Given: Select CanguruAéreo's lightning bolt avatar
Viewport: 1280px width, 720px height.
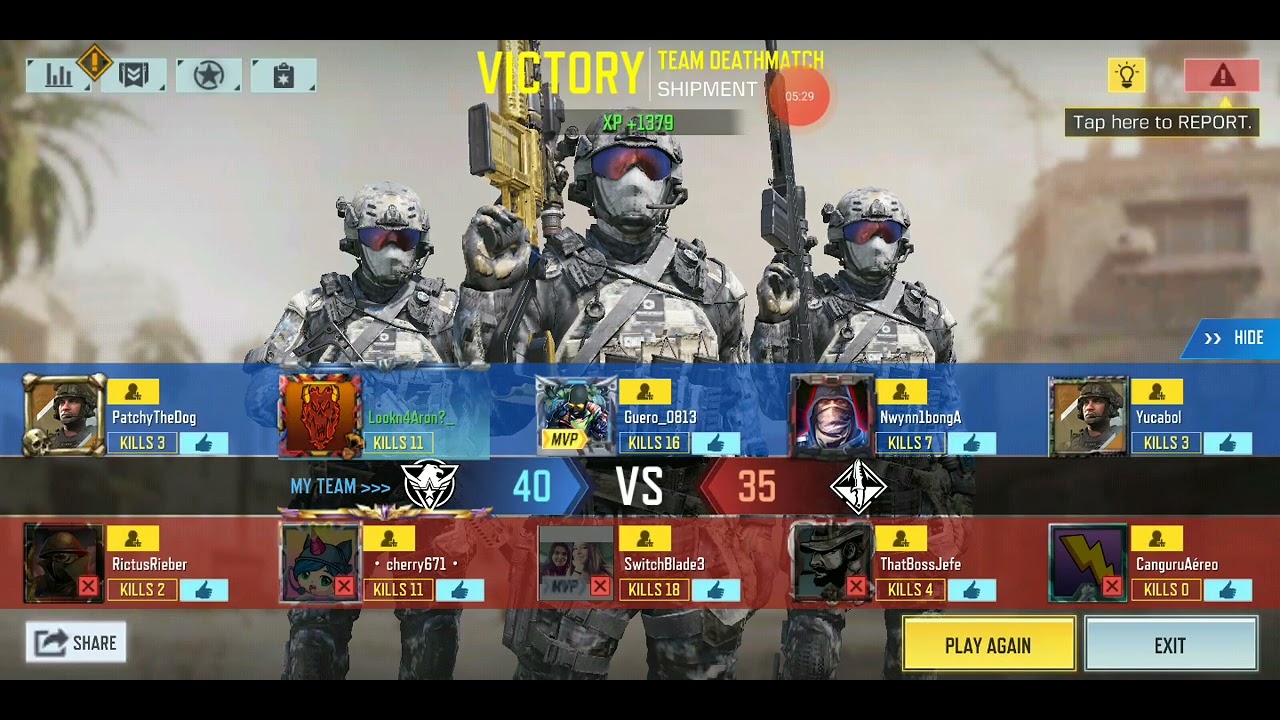Looking at the screenshot, I should point(1088,564).
